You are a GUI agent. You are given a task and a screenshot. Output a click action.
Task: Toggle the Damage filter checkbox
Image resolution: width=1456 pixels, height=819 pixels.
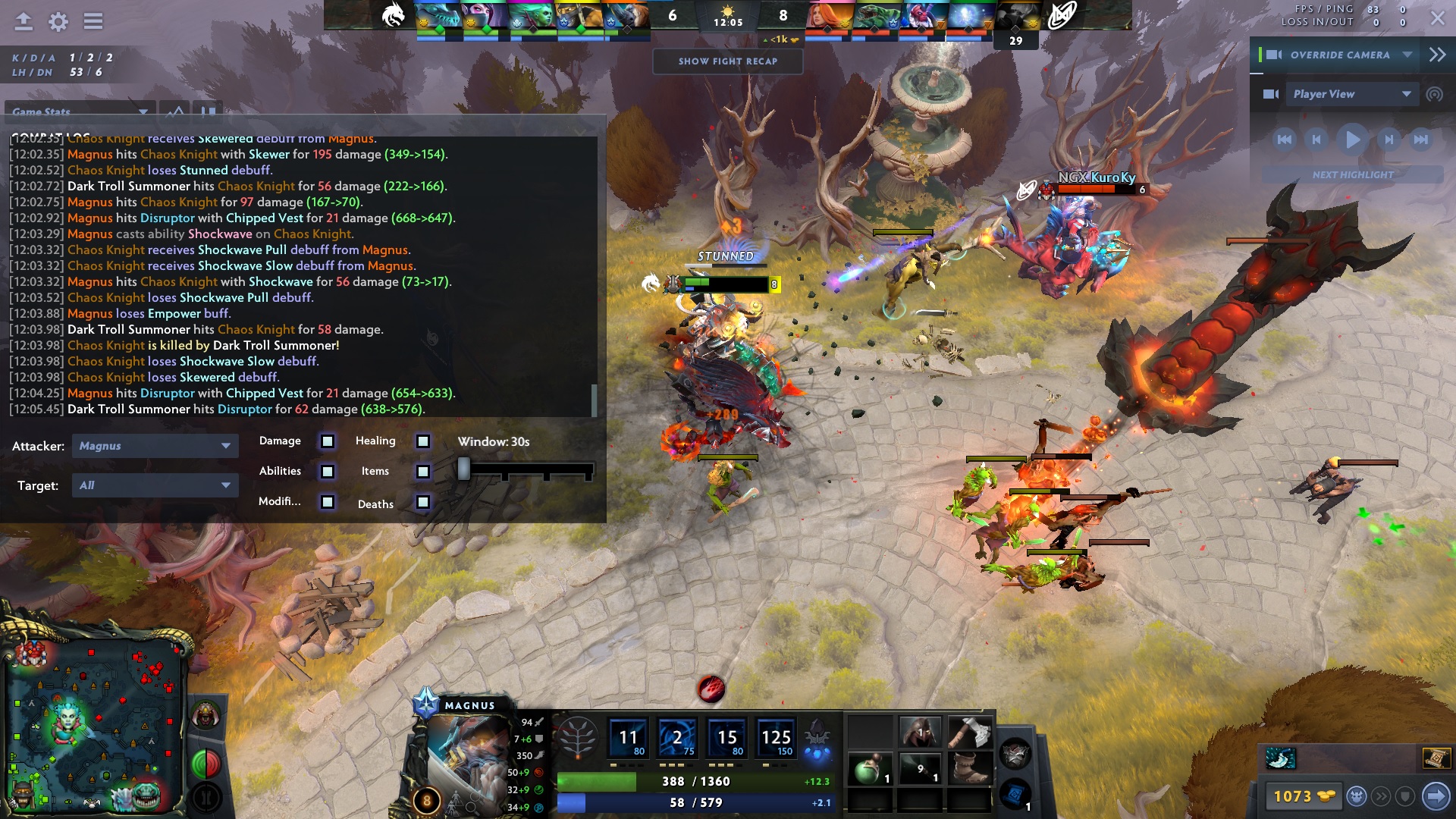pyautogui.click(x=327, y=441)
